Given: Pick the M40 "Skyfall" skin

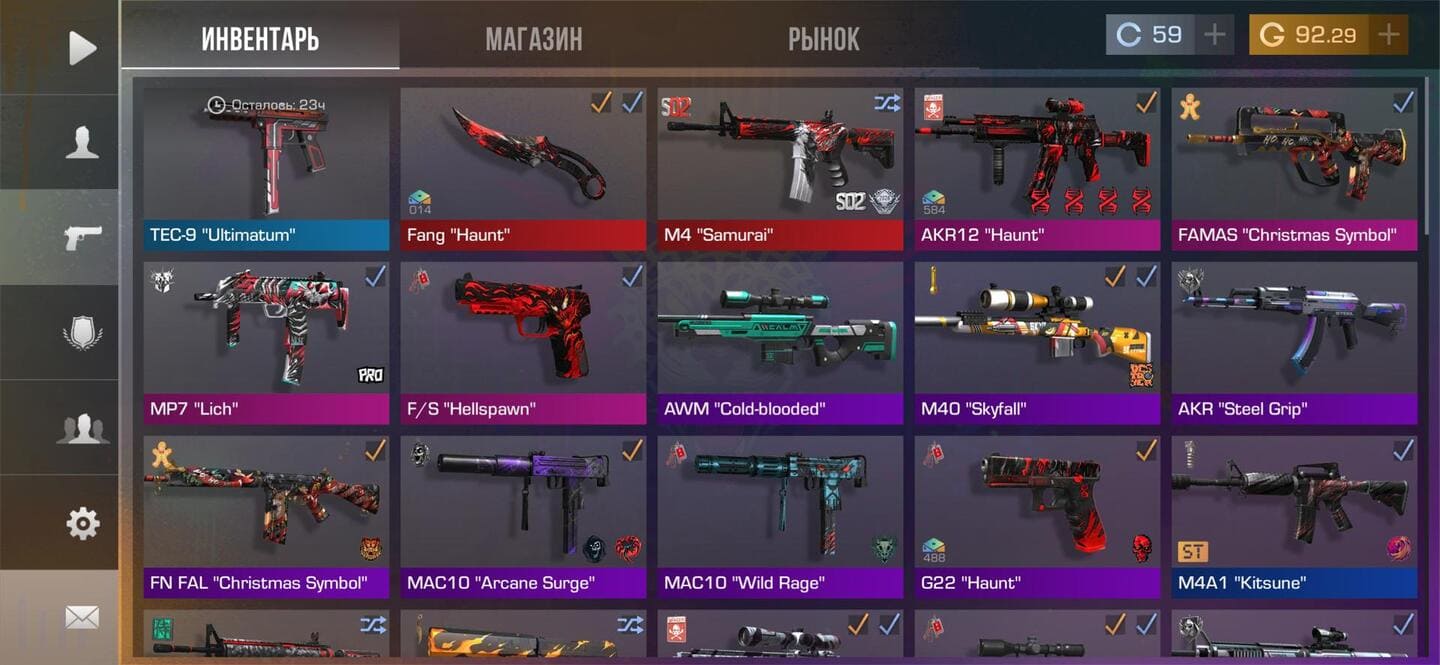Looking at the screenshot, I should click(x=1037, y=342).
